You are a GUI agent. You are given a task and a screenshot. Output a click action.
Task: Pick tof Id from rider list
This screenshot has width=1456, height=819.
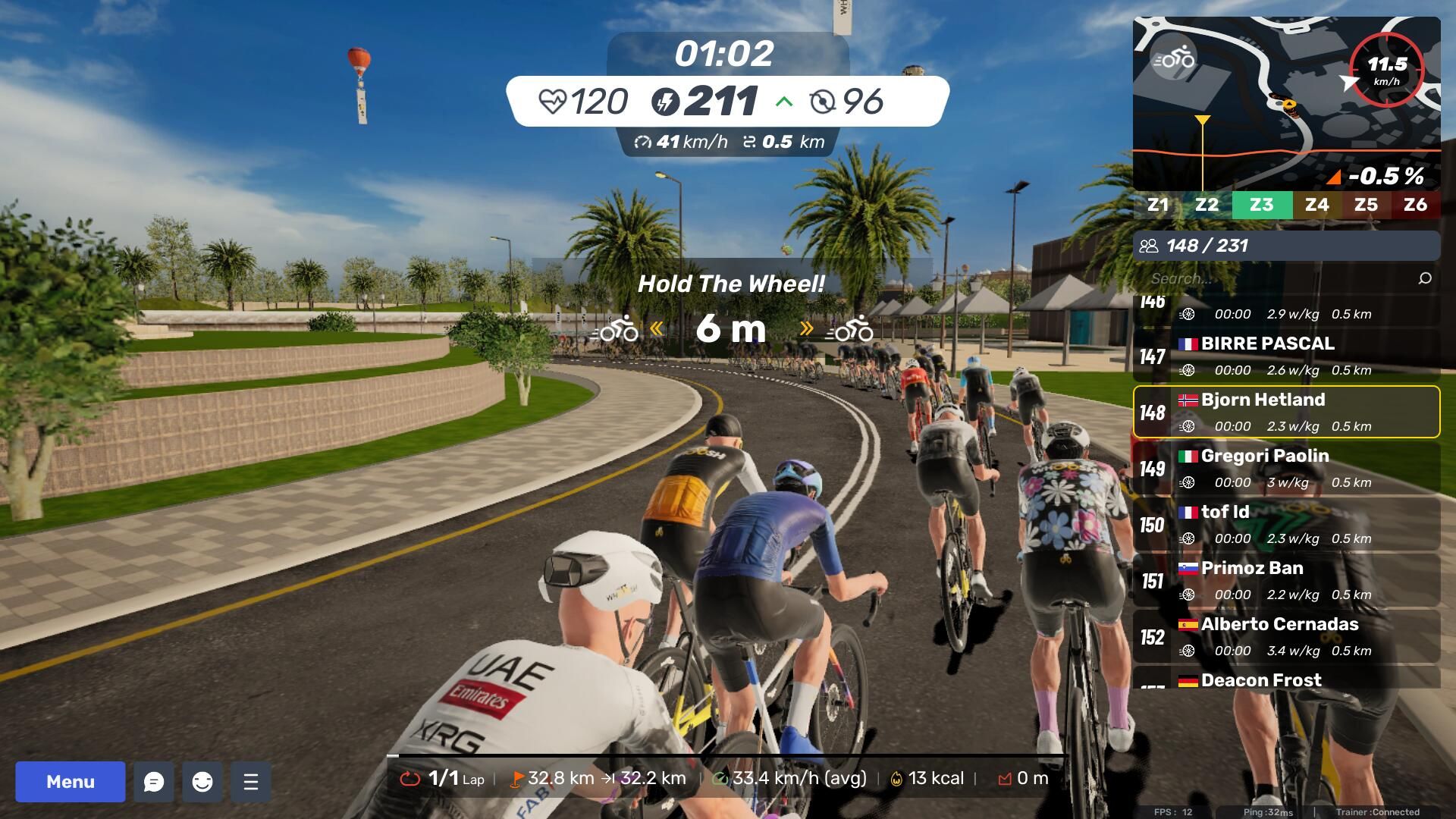[x=1286, y=524]
